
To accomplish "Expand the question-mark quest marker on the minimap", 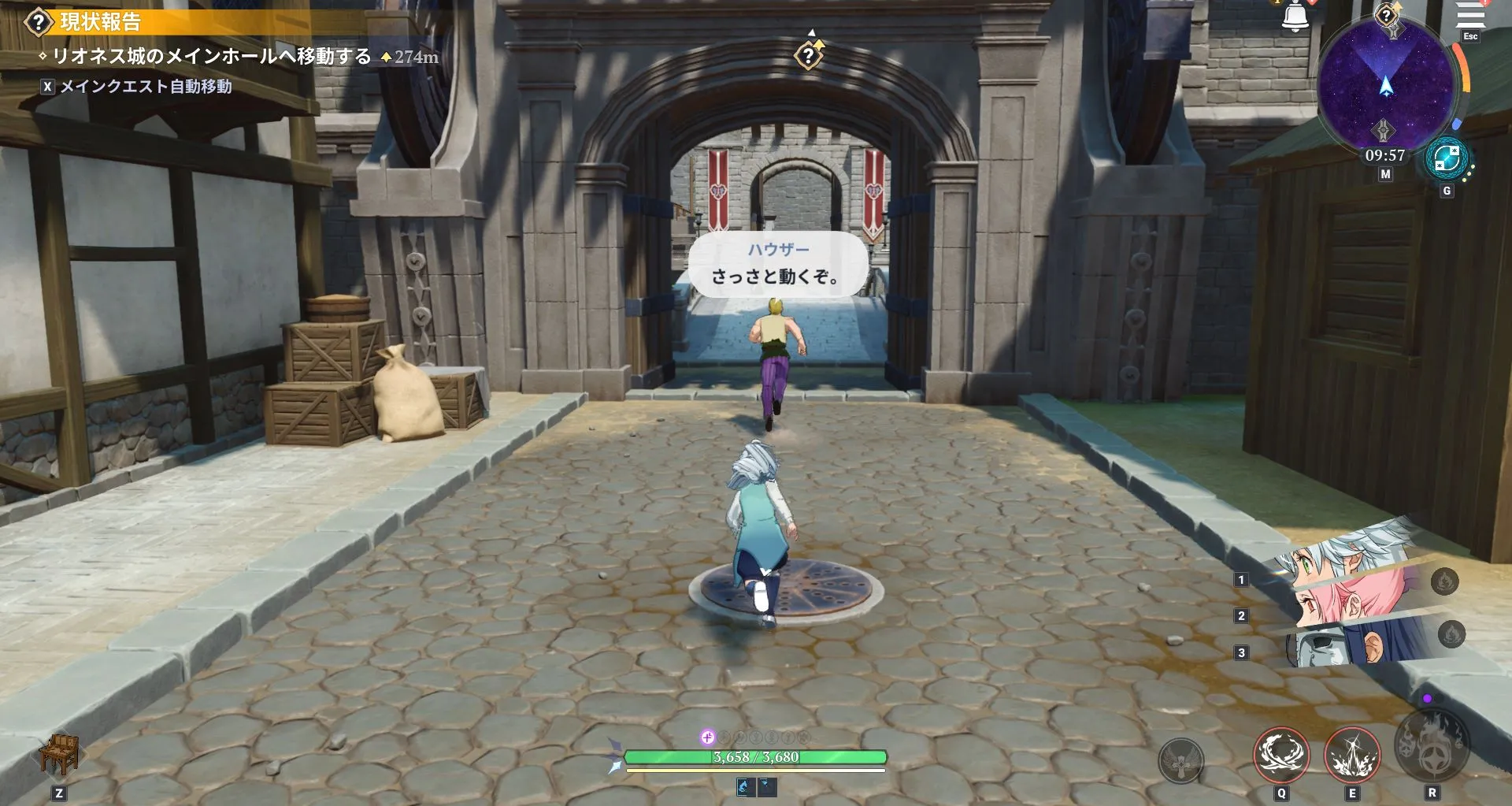I will tap(1387, 14).
